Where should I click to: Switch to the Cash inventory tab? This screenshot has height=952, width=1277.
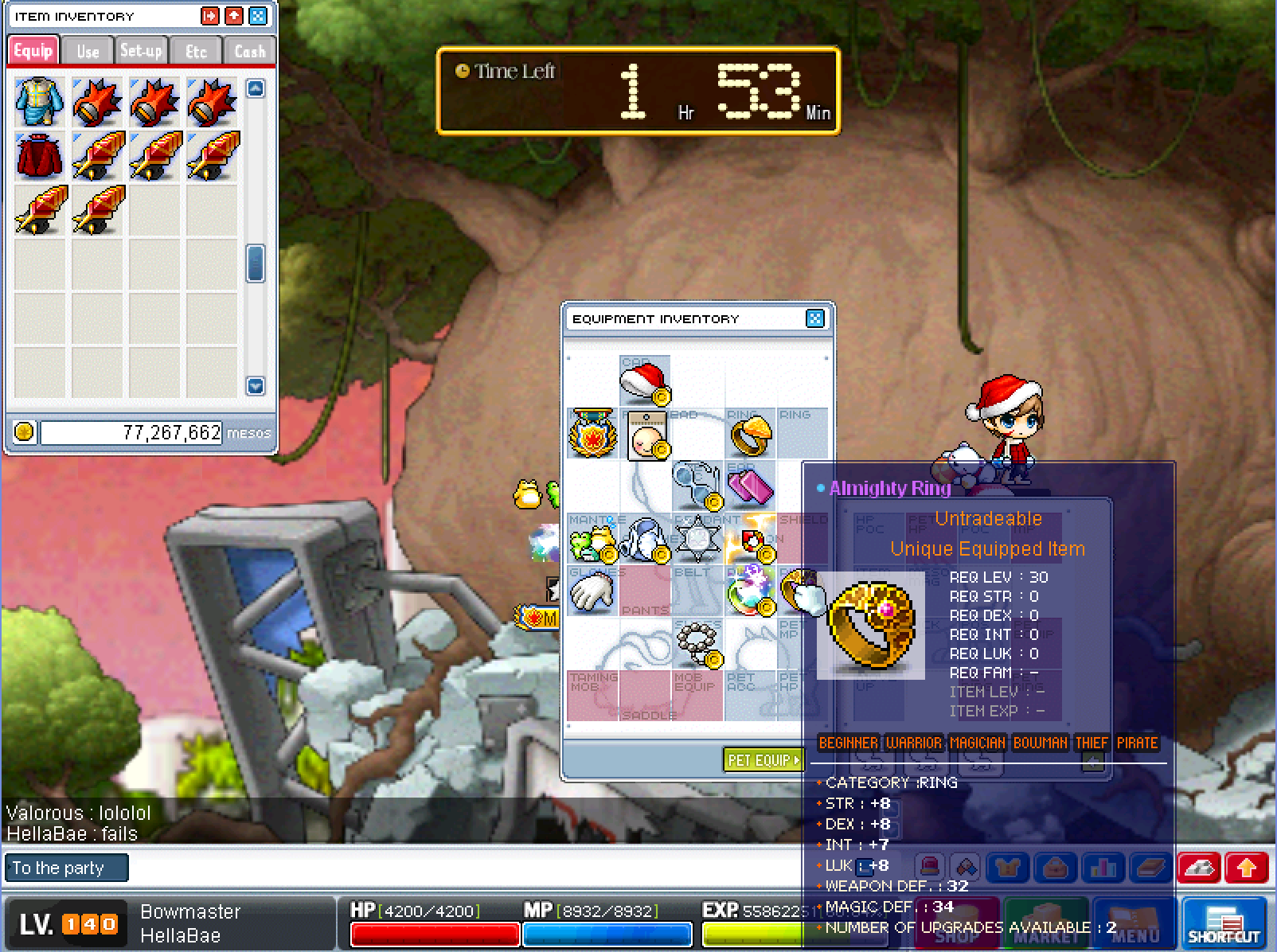249,52
